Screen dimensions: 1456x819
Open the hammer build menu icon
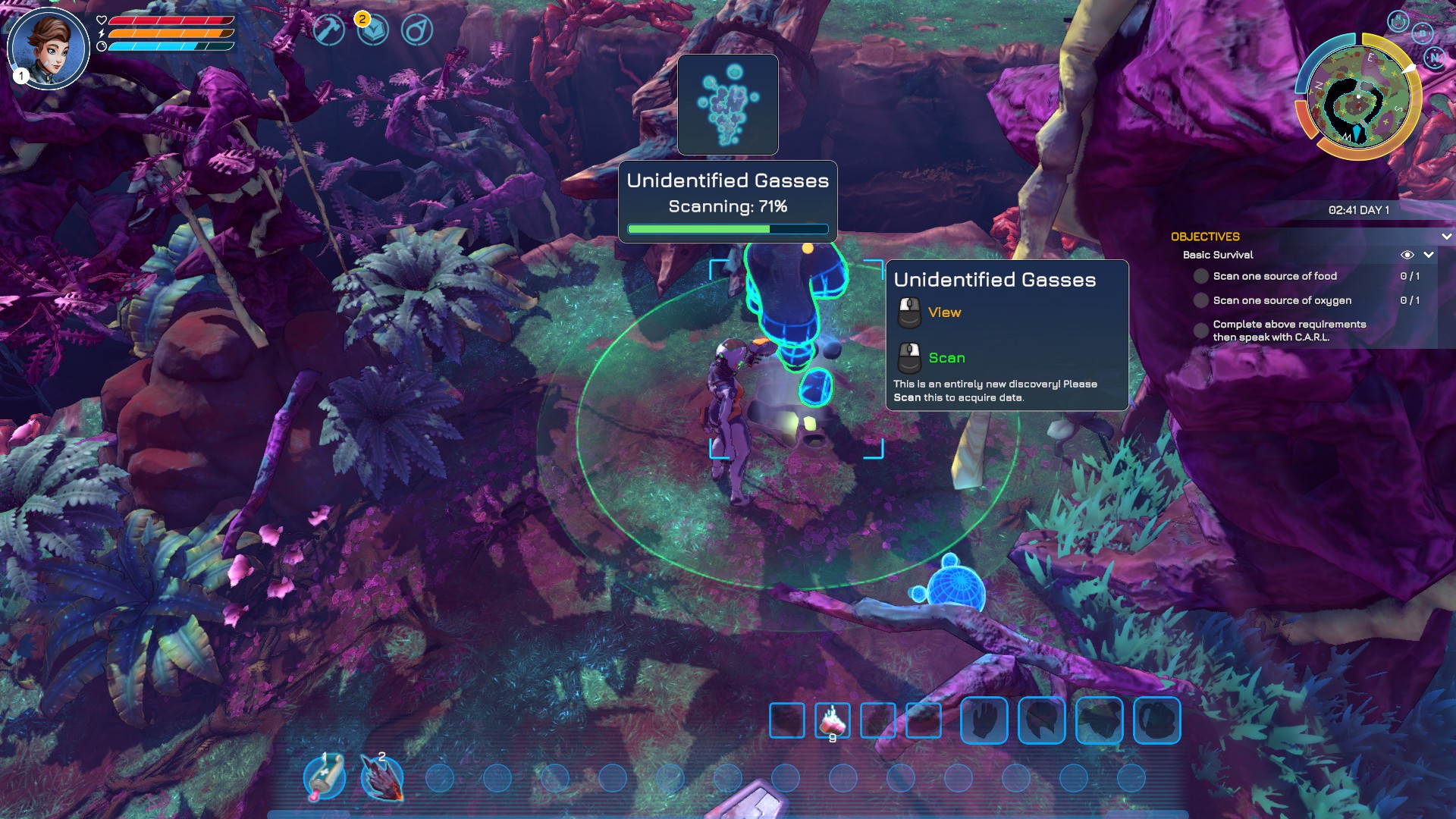pyautogui.click(x=329, y=30)
